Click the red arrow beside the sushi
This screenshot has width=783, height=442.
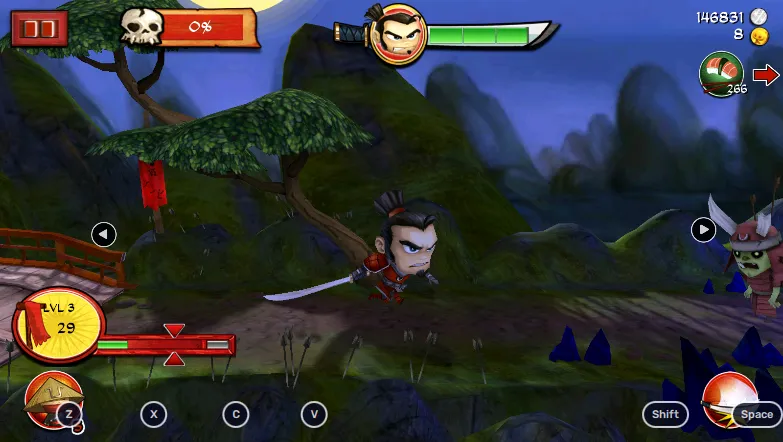coord(766,75)
